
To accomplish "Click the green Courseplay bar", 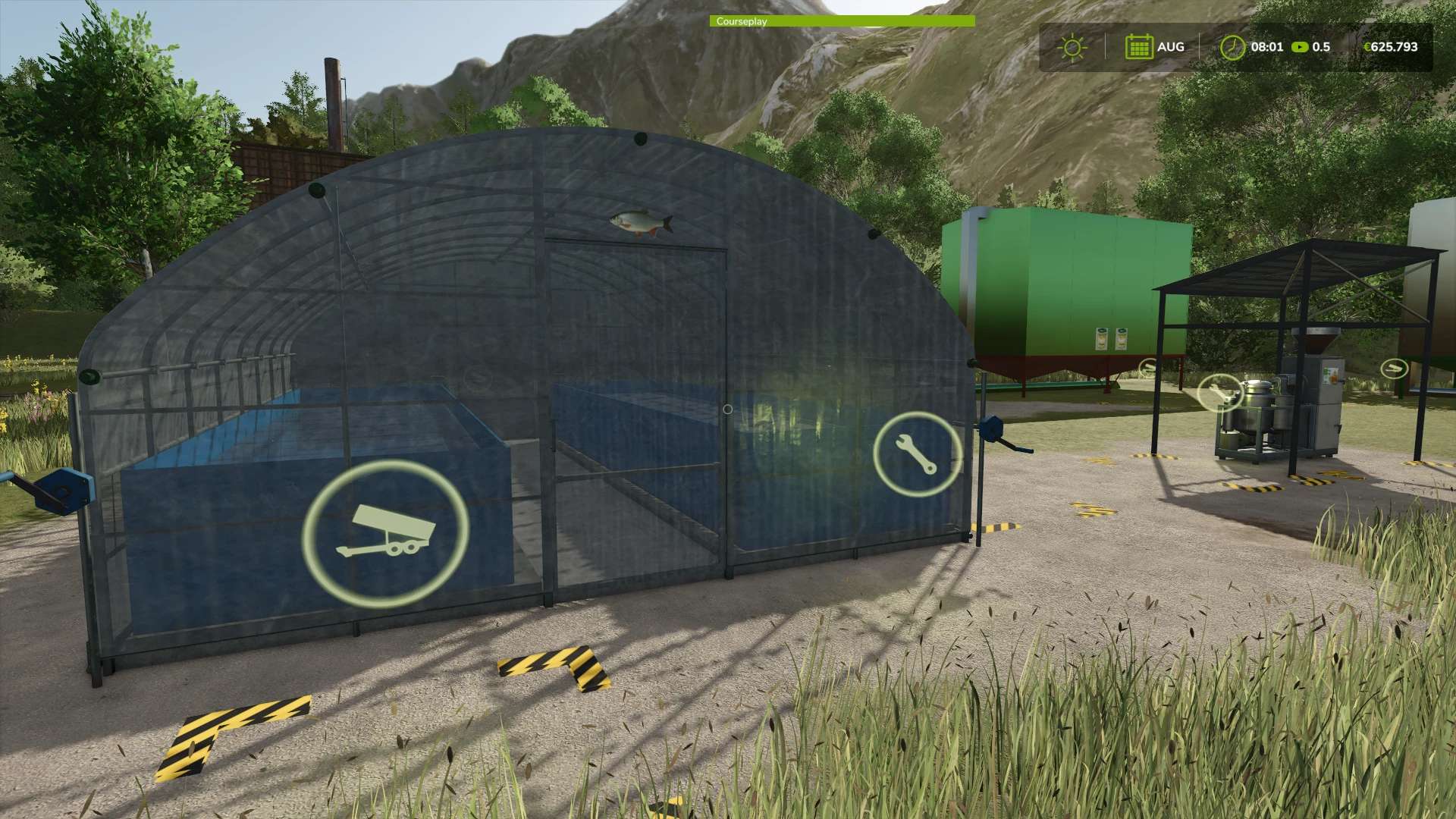I will coord(842,21).
